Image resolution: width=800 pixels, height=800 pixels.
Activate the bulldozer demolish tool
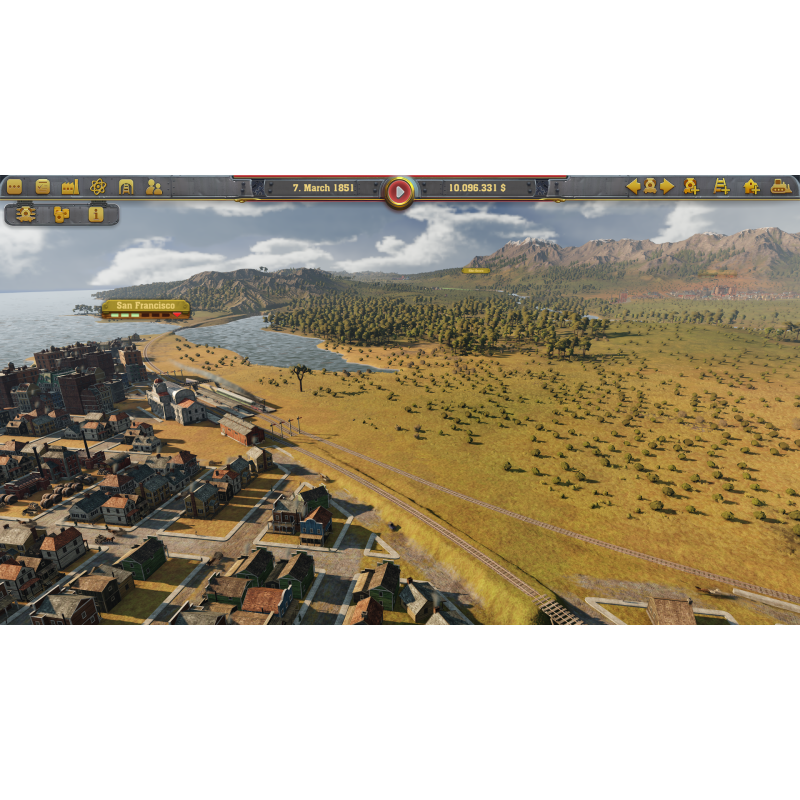781,186
